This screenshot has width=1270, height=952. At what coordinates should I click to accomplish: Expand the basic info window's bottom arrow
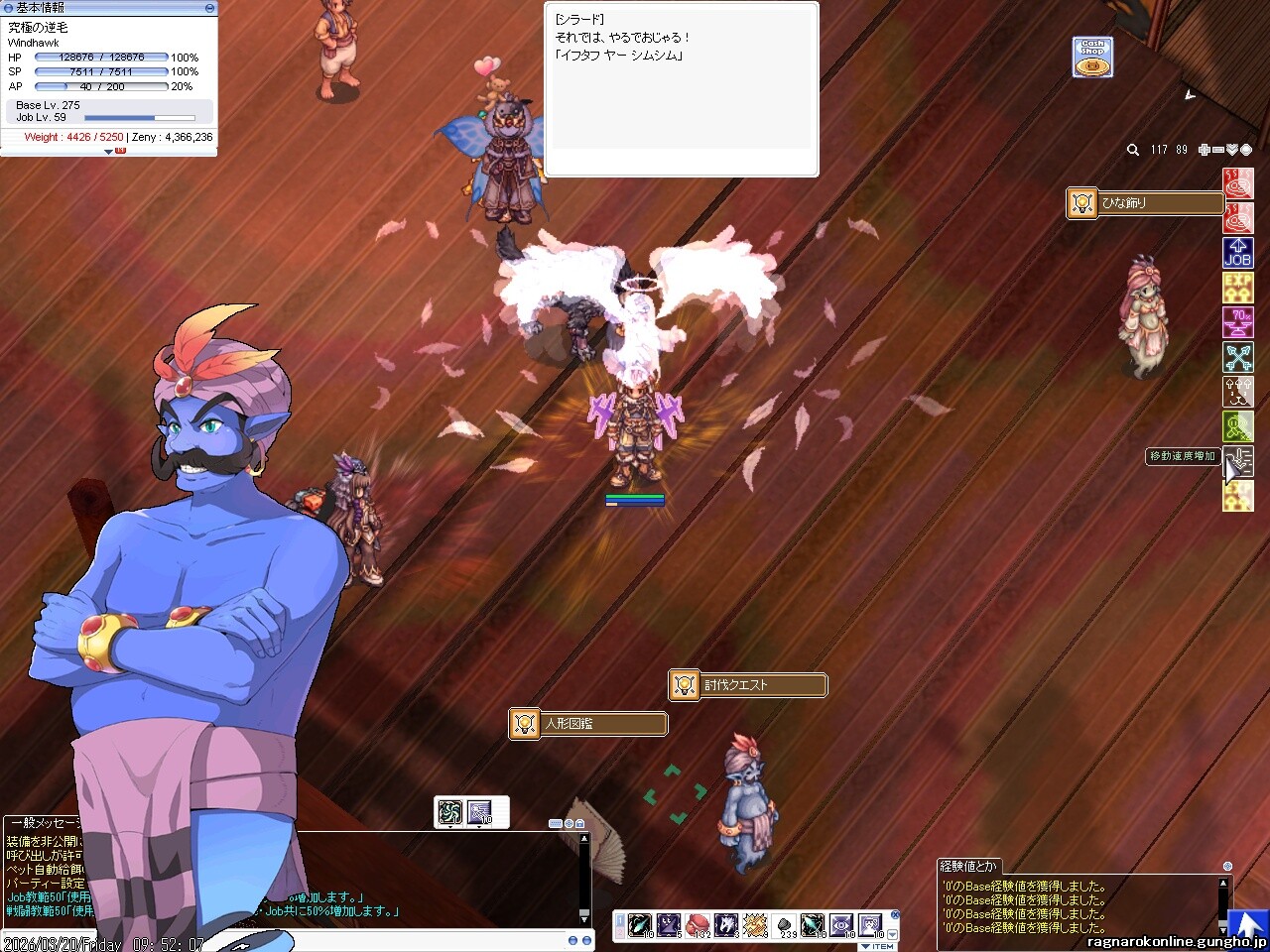click(x=109, y=152)
